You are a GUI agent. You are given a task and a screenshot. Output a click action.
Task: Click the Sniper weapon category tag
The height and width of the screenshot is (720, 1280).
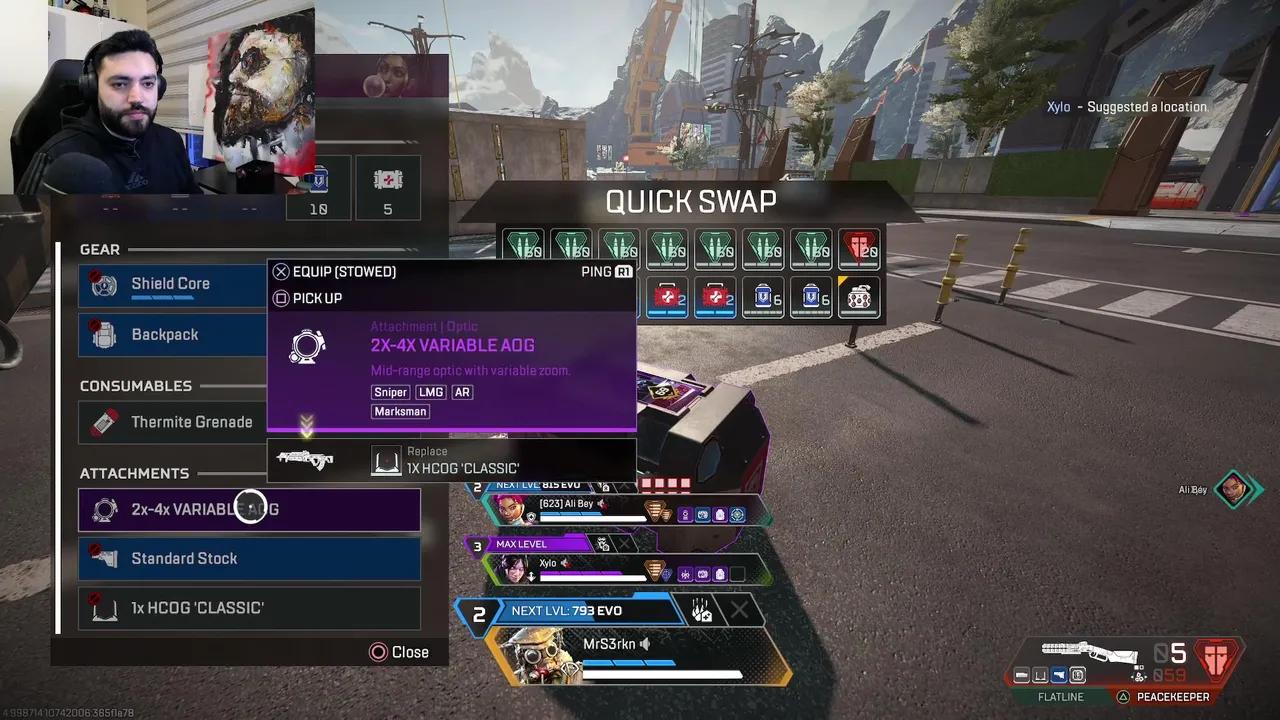pos(390,392)
